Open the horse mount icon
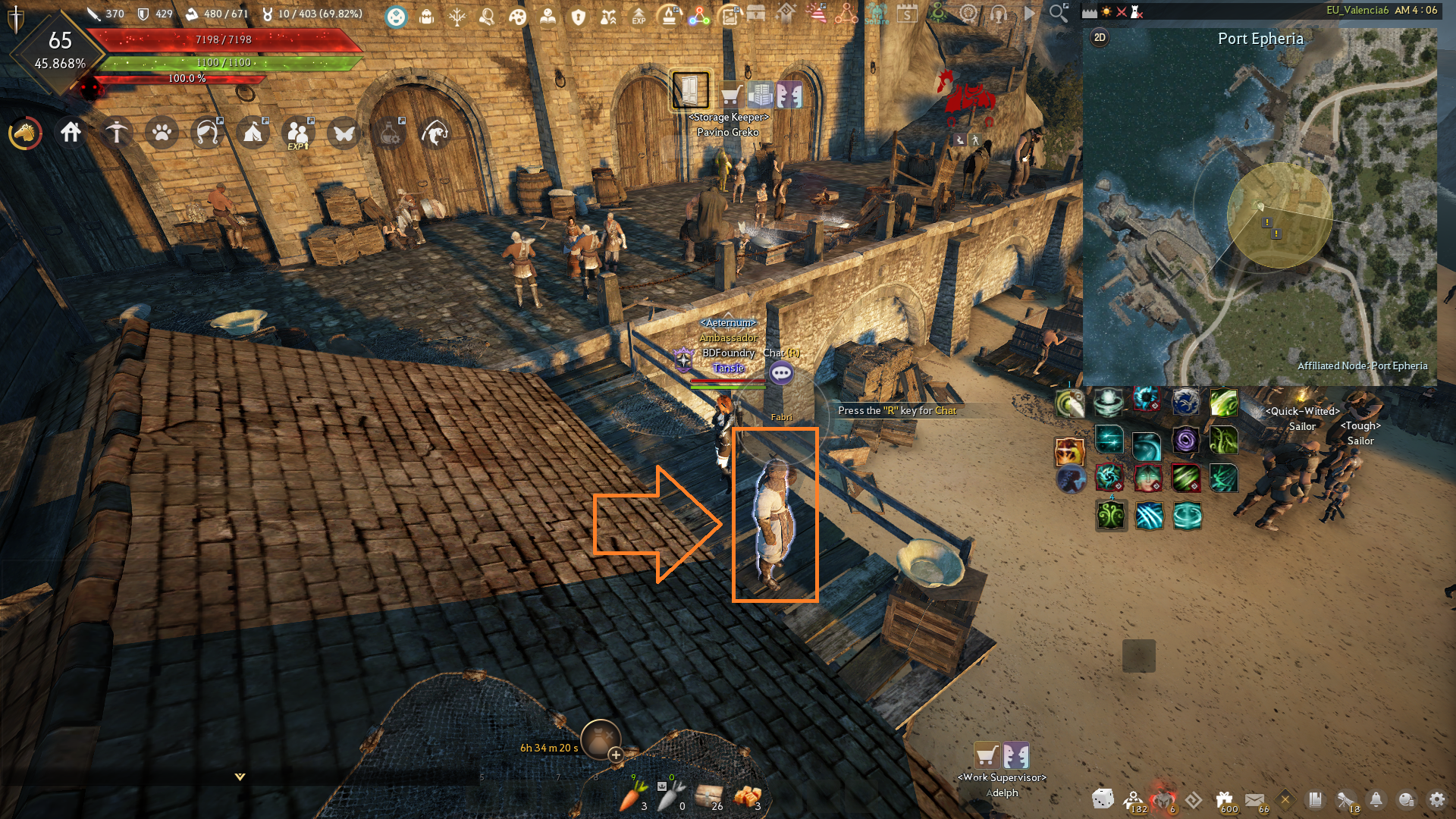The image size is (1456, 819). click(x=26, y=133)
